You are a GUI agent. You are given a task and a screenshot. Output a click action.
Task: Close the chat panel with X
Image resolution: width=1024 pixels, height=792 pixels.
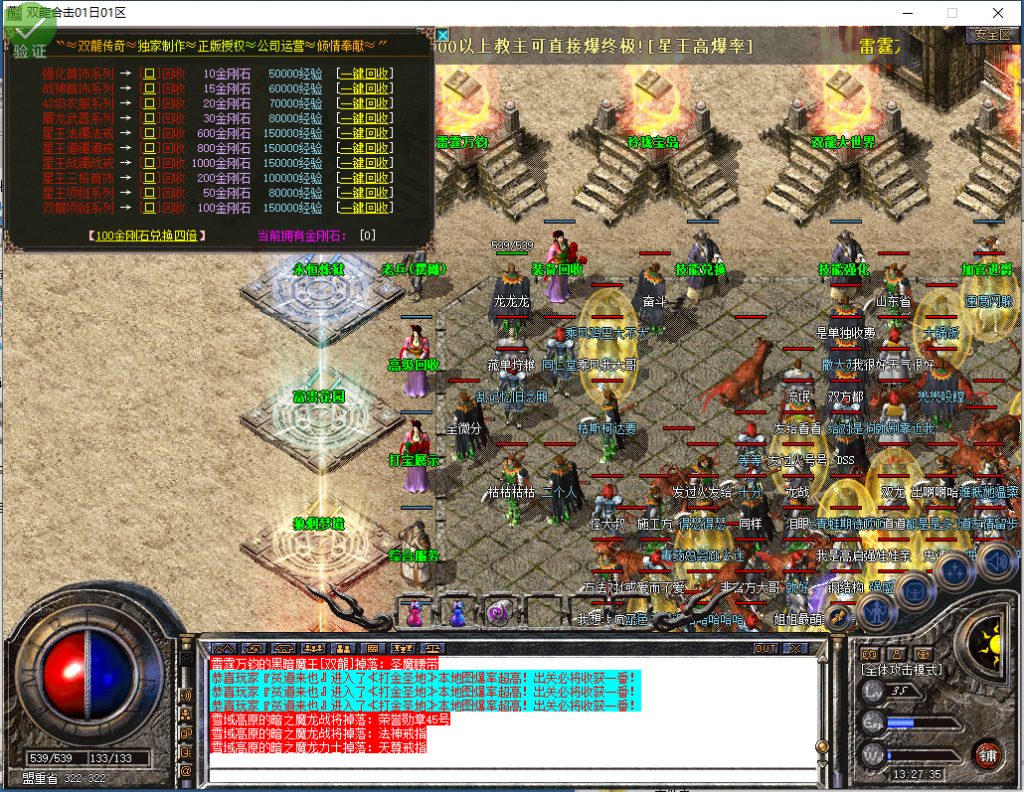pos(795,648)
